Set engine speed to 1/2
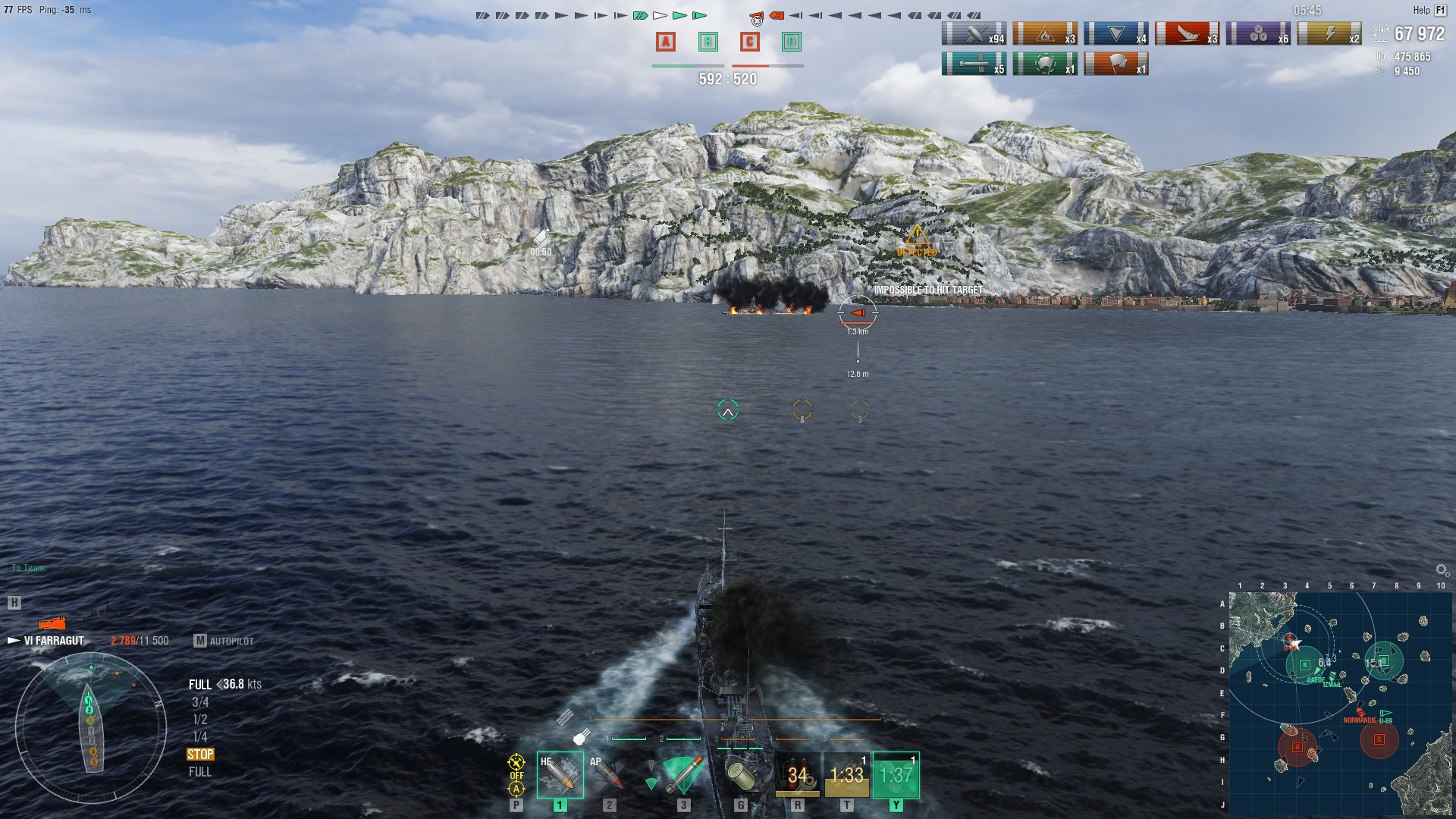Screen dimensions: 1456x819 [200, 720]
